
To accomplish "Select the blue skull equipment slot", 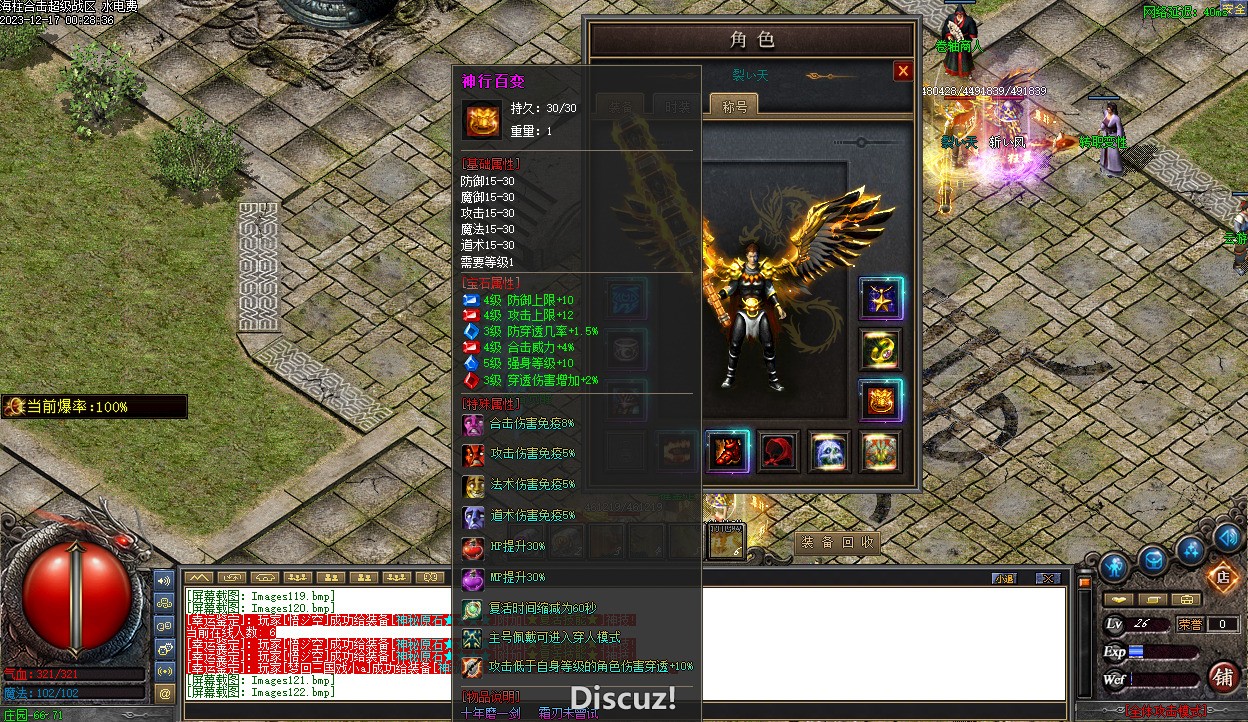I will pyautogui.click(x=829, y=452).
